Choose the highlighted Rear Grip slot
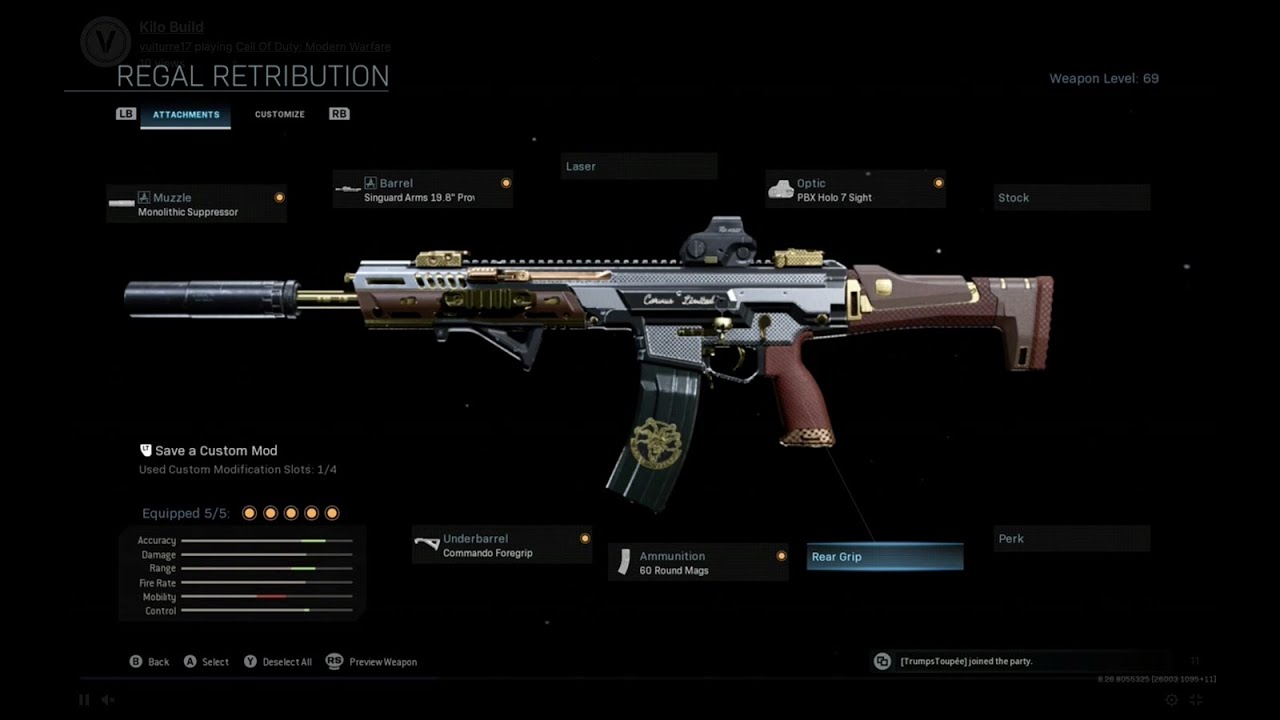 pos(885,557)
